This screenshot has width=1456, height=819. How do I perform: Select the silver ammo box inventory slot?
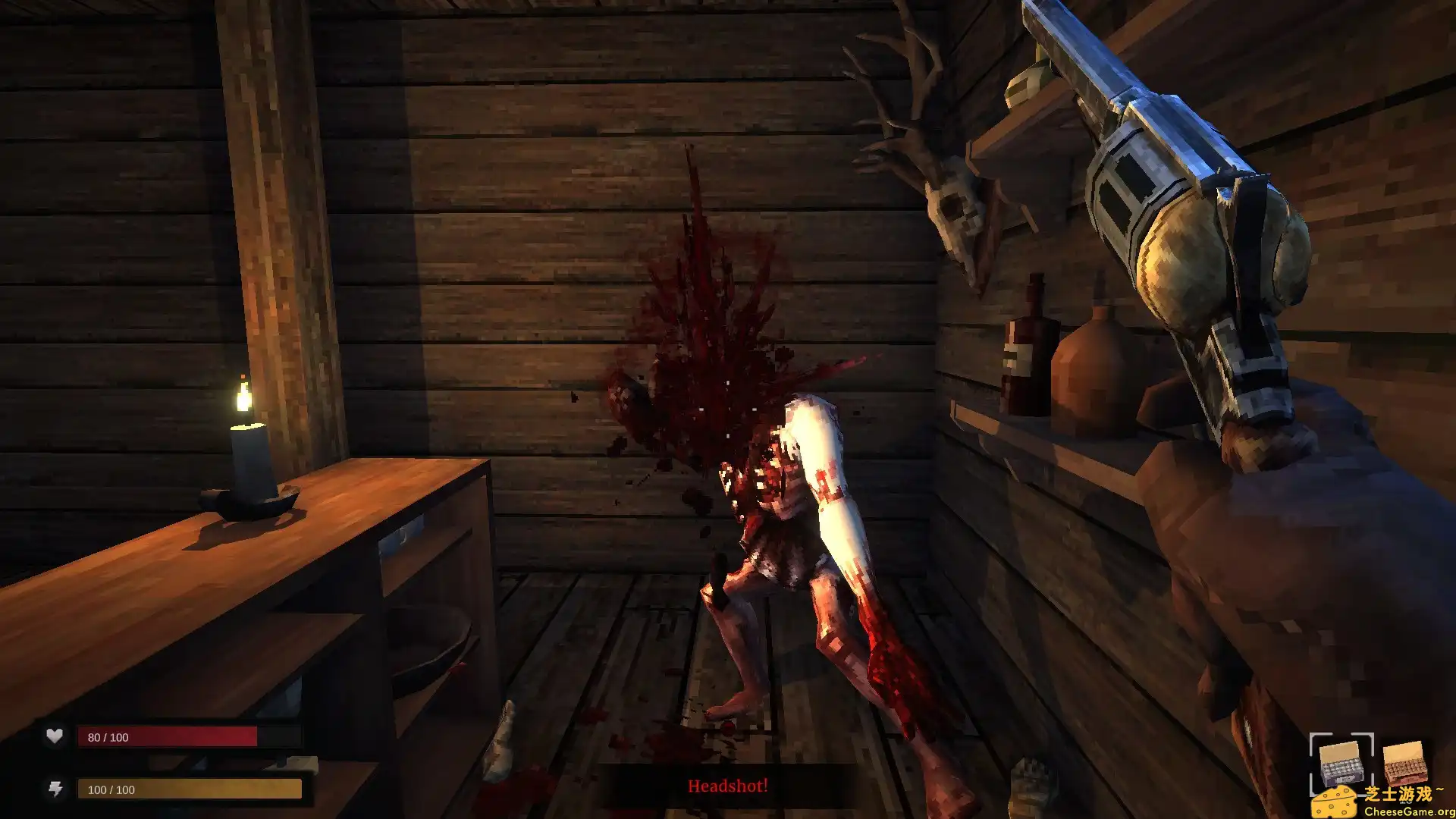pyautogui.click(x=1343, y=764)
